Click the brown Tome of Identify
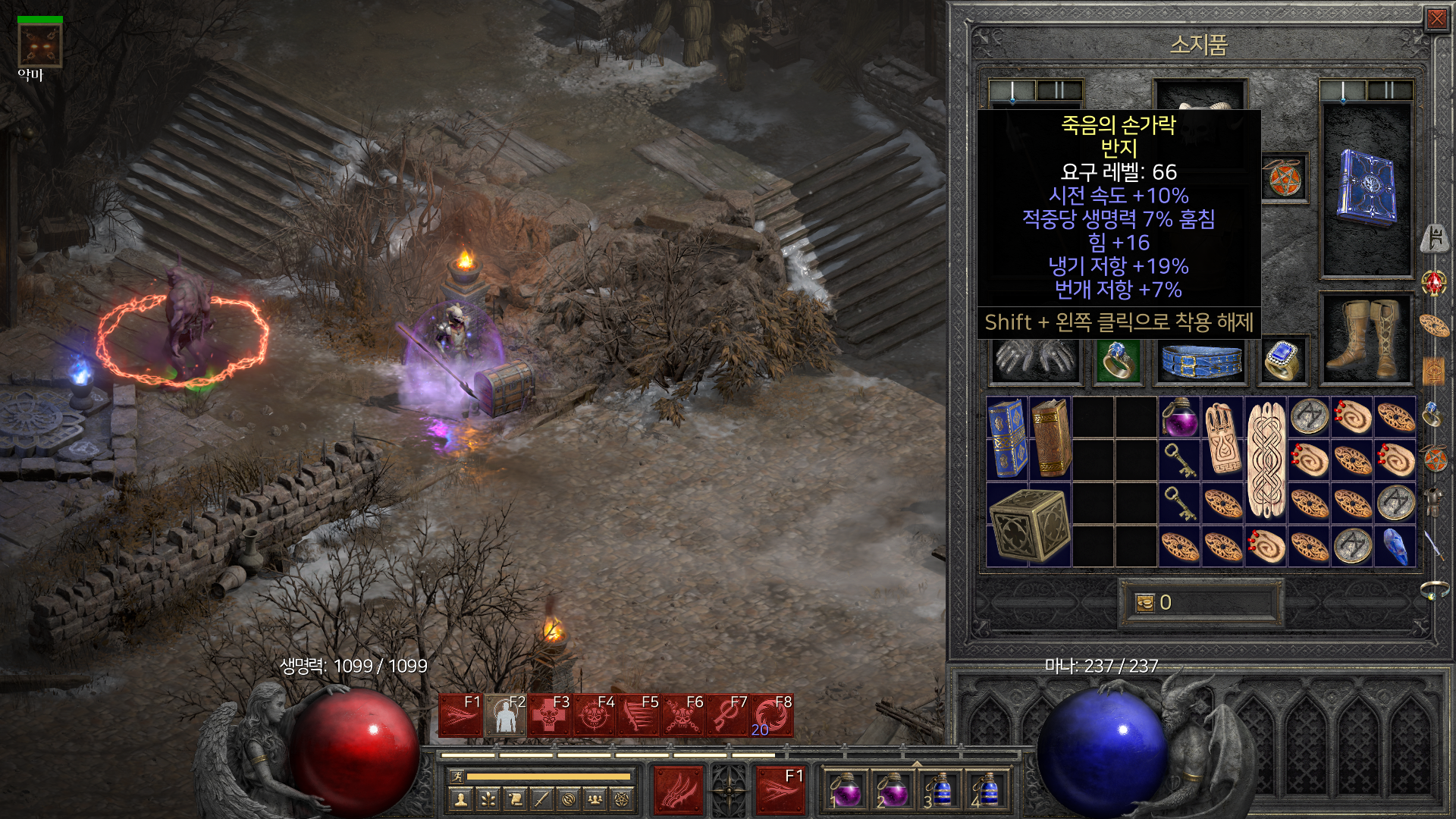The width and height of the screenshot is (1456, 819). click(x=1051, y=438)
